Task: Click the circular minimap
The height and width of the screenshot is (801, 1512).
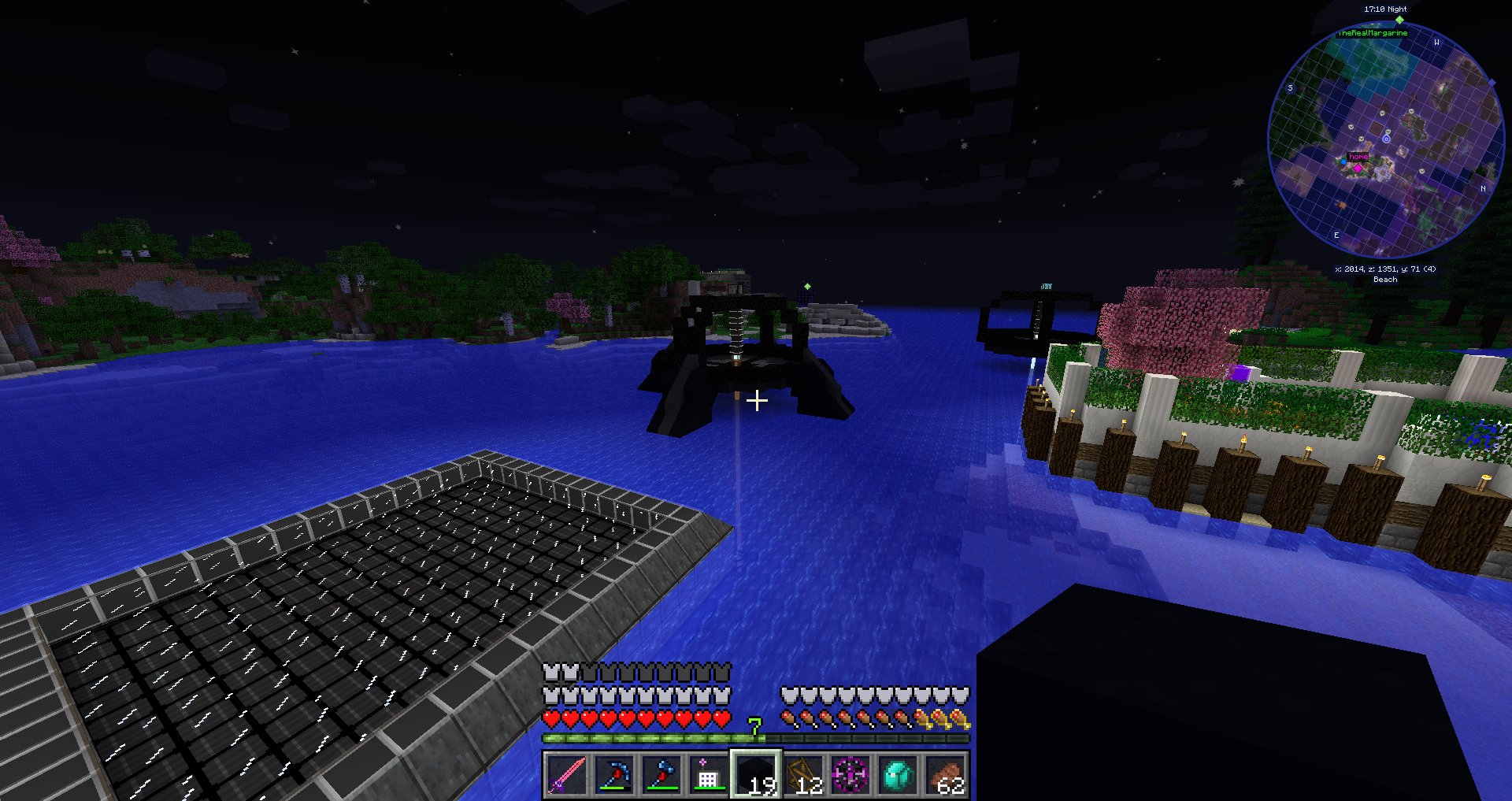Action: click(1386, 140)
